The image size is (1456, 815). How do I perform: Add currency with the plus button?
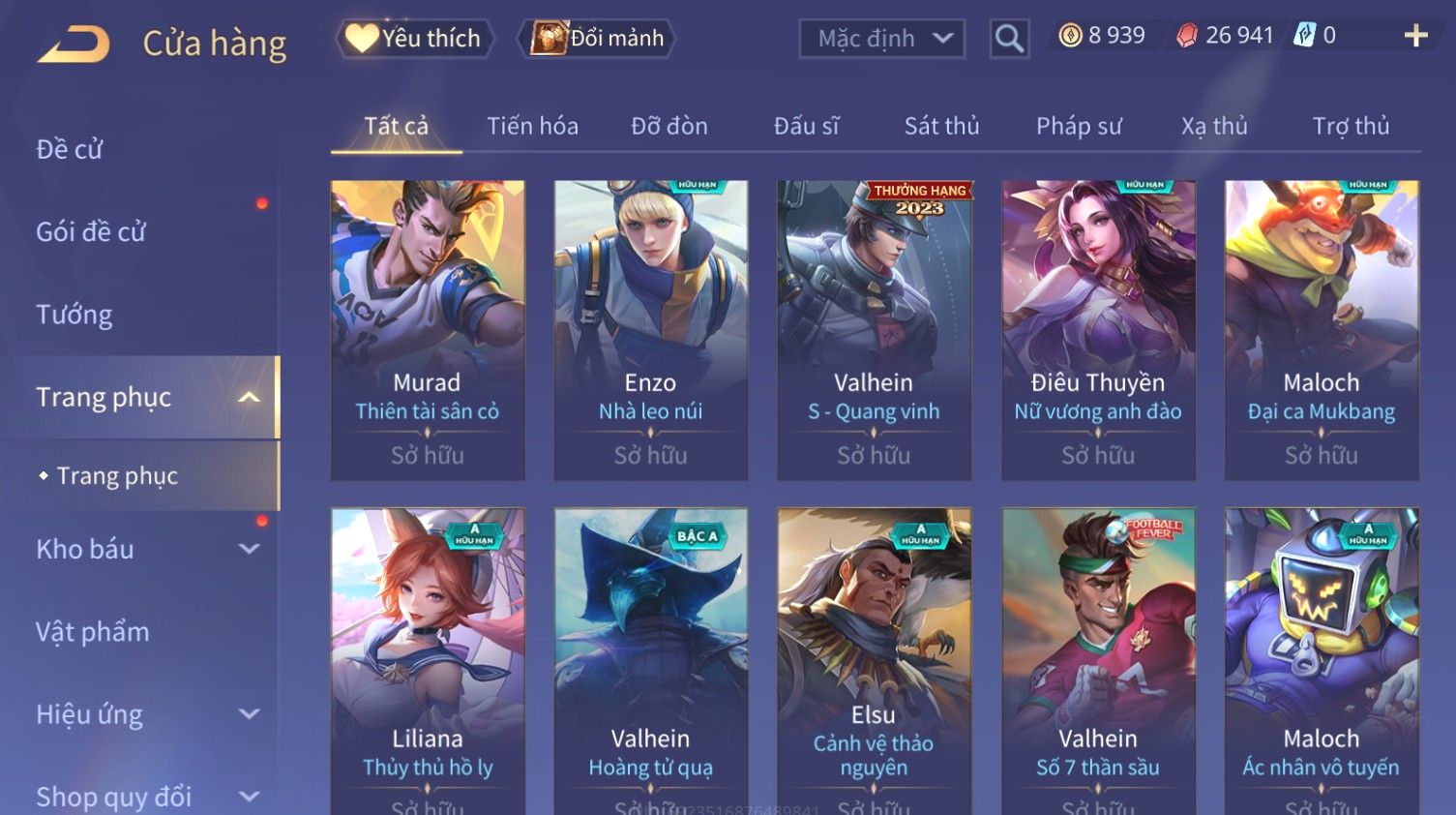click(1415, 36)
